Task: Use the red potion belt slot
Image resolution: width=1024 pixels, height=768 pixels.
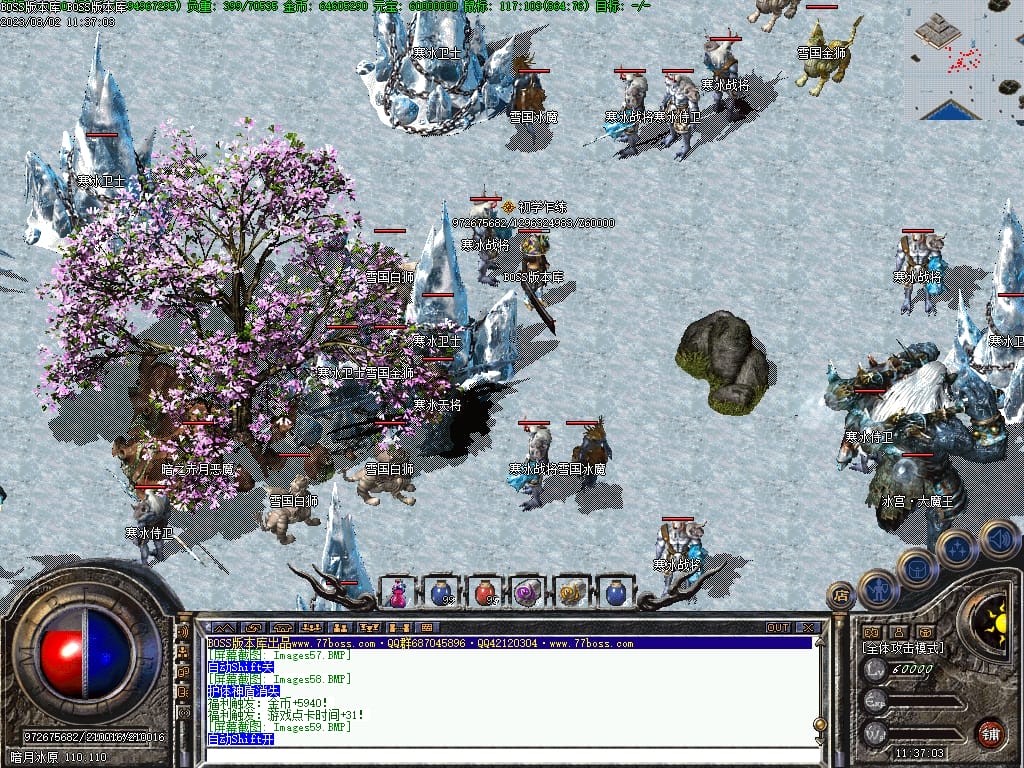Action: click(485, 593)
